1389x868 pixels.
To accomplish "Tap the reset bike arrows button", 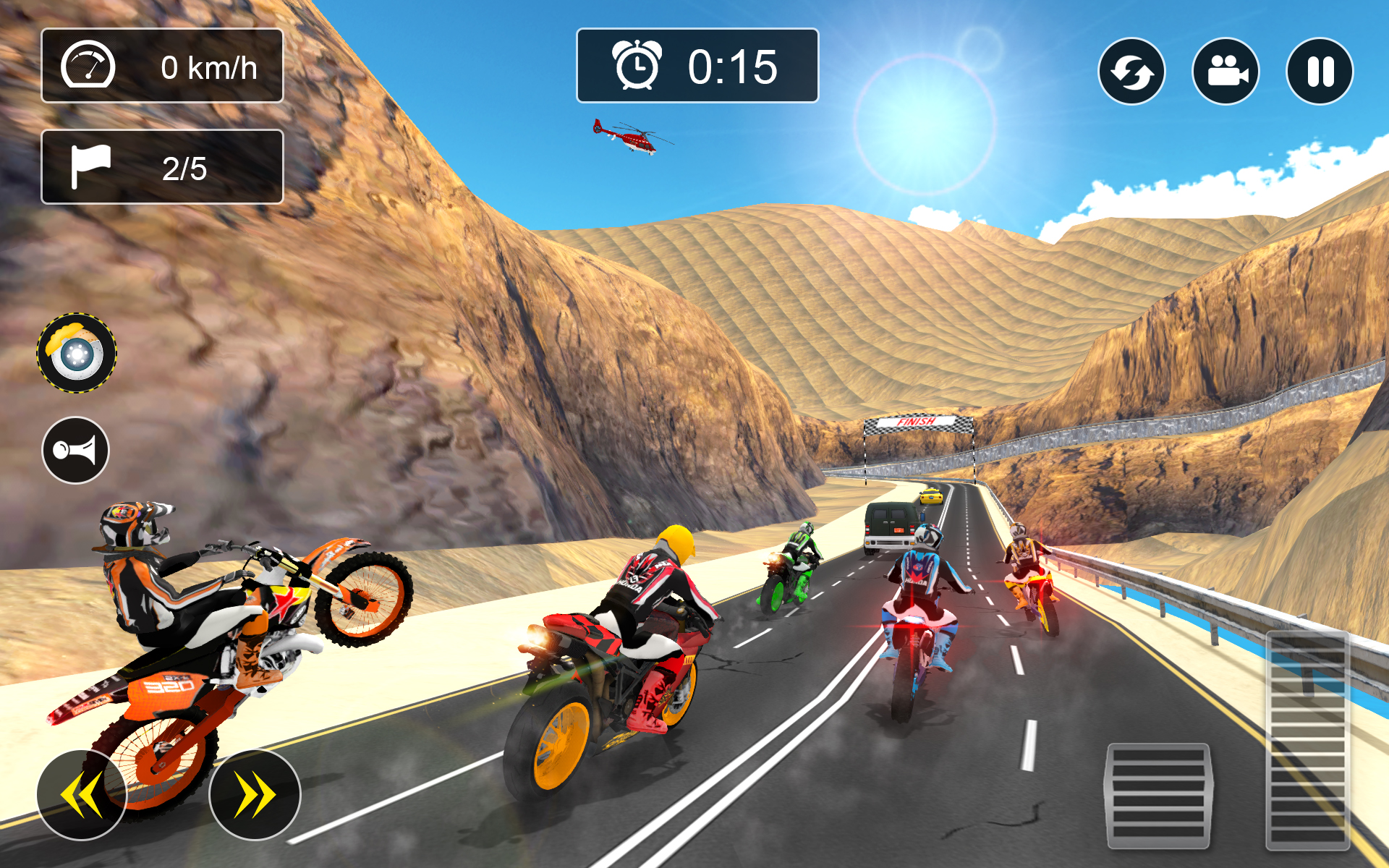I will (x=1131, y=72).
